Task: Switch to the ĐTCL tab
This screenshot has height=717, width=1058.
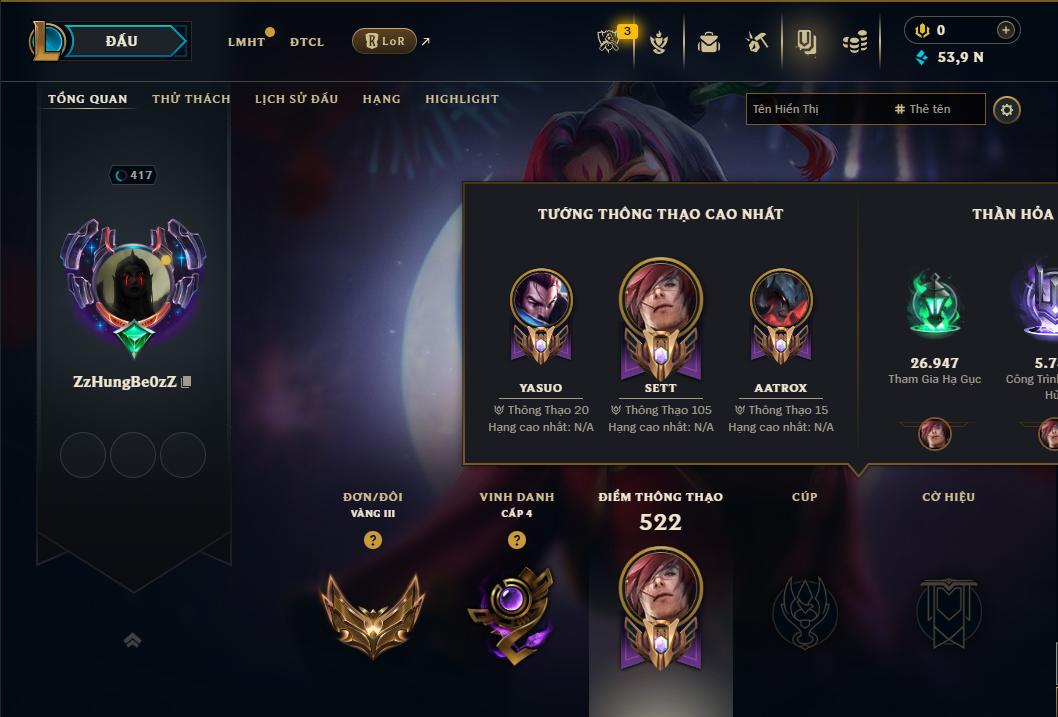Action: 307,42
